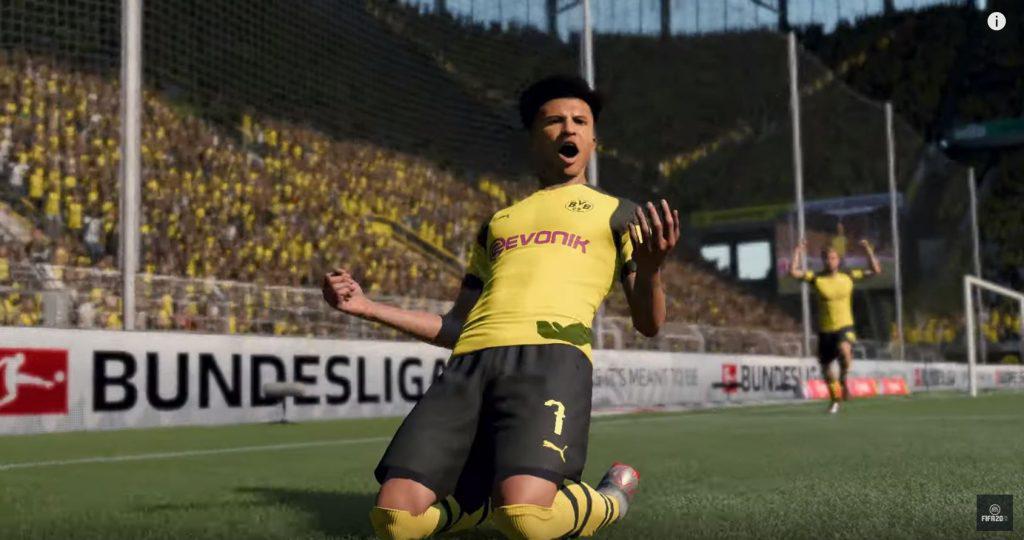Click the FIFA 20 channel watermark
This screenshot has height=540, width=1024.
994,511
